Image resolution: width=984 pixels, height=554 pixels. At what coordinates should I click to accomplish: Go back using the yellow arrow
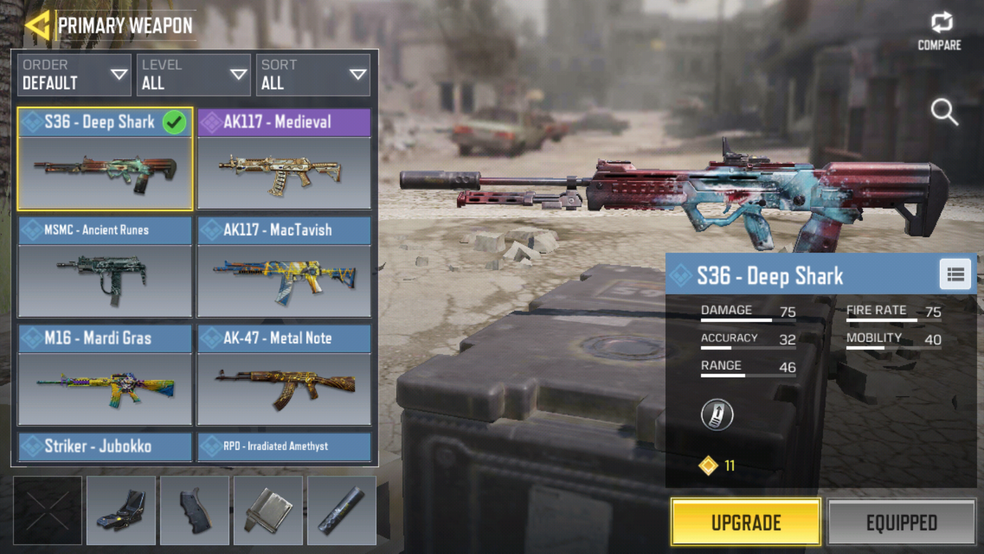(x=37, y=25)
